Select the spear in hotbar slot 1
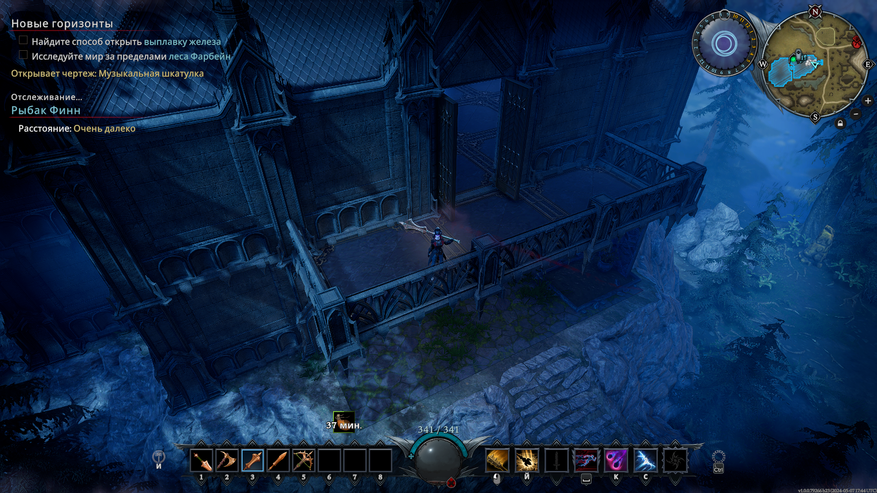This screenshot has width=877, height=493. point(203,461)
